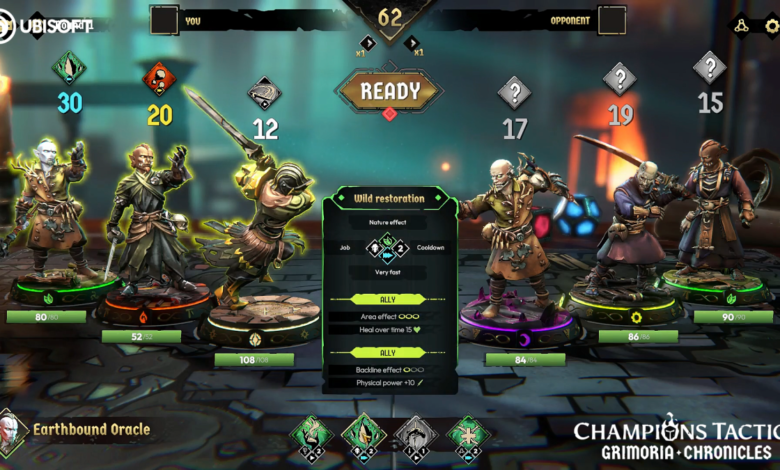Inspect the hidden enemy ability above 19
This screenshot has height=470, width=780.
[620, 79]
